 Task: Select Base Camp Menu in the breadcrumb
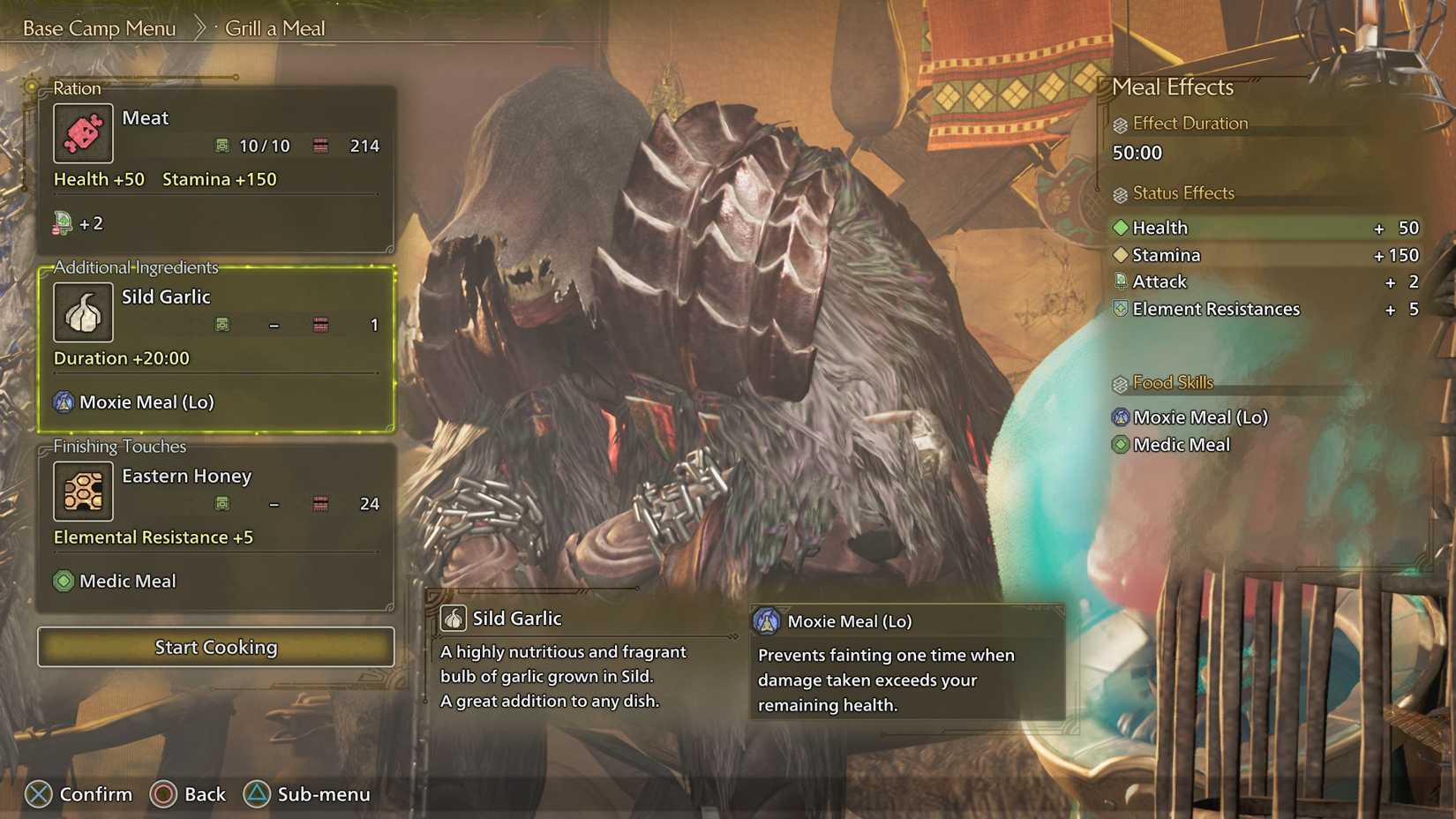pyautogui.click(x=100, y=27)
